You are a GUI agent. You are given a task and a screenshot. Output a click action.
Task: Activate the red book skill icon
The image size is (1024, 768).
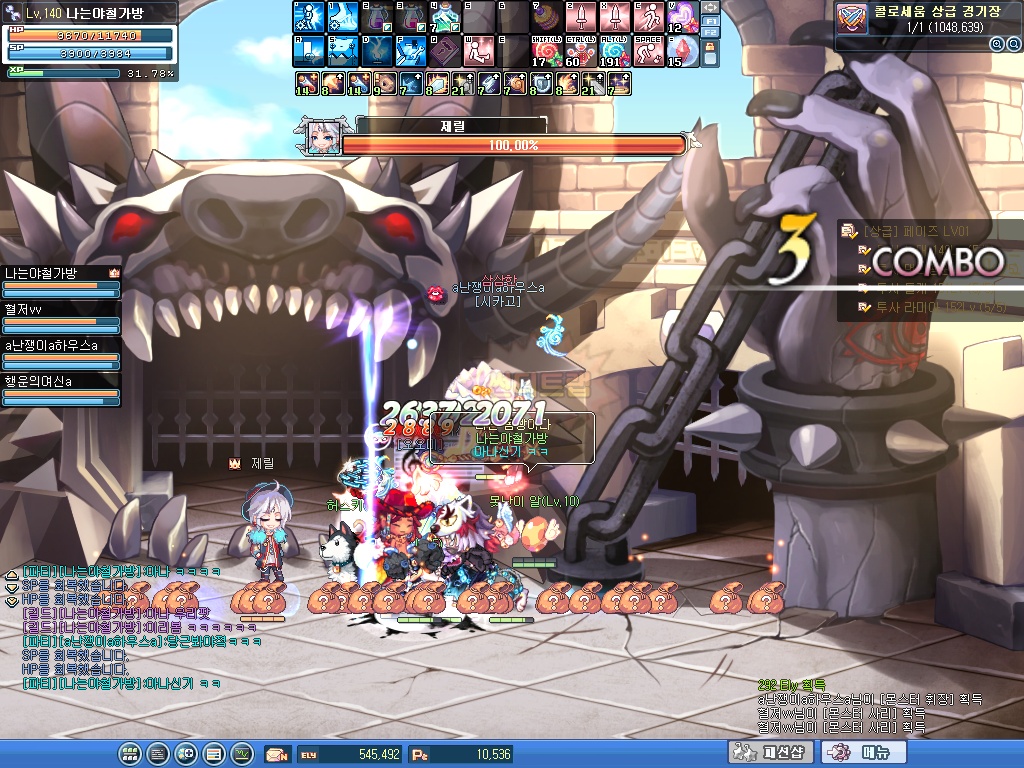(443, 50)
